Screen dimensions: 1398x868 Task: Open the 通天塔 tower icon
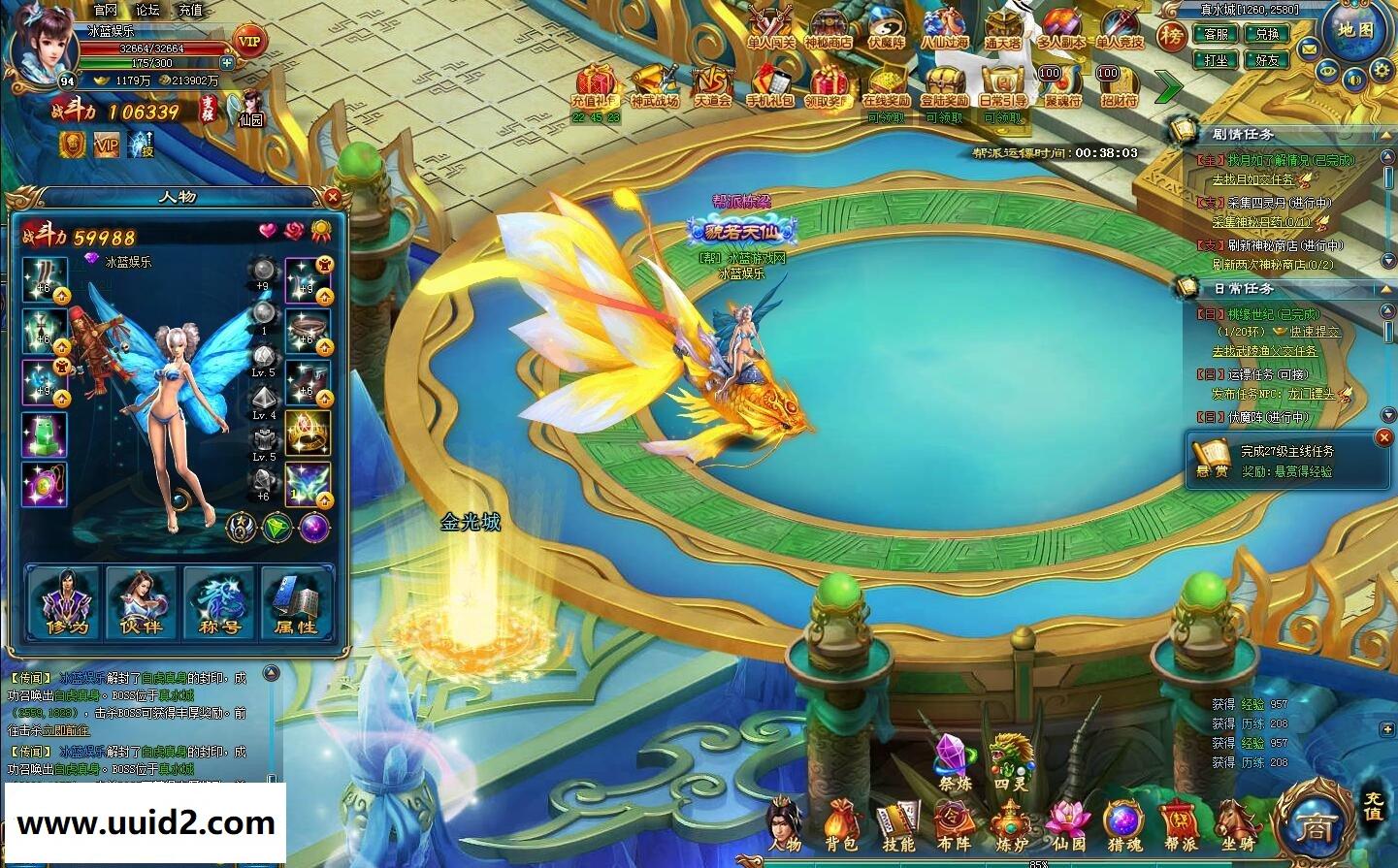(1004, 27)
